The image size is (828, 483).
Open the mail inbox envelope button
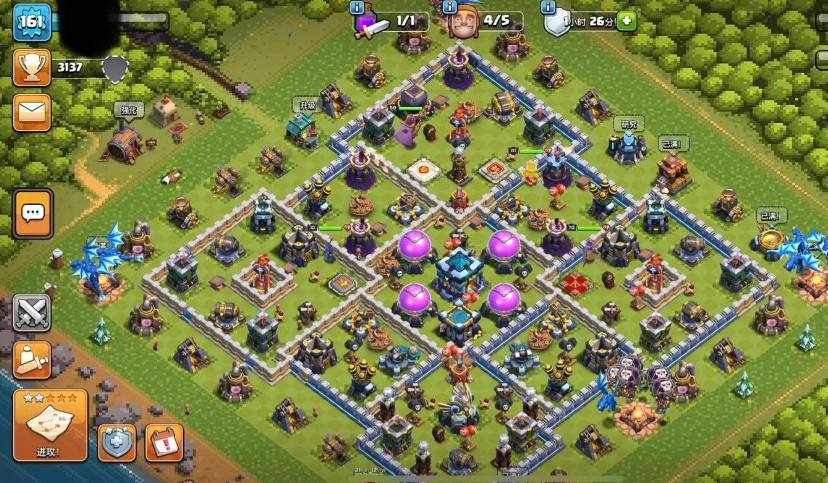(32, 112)
